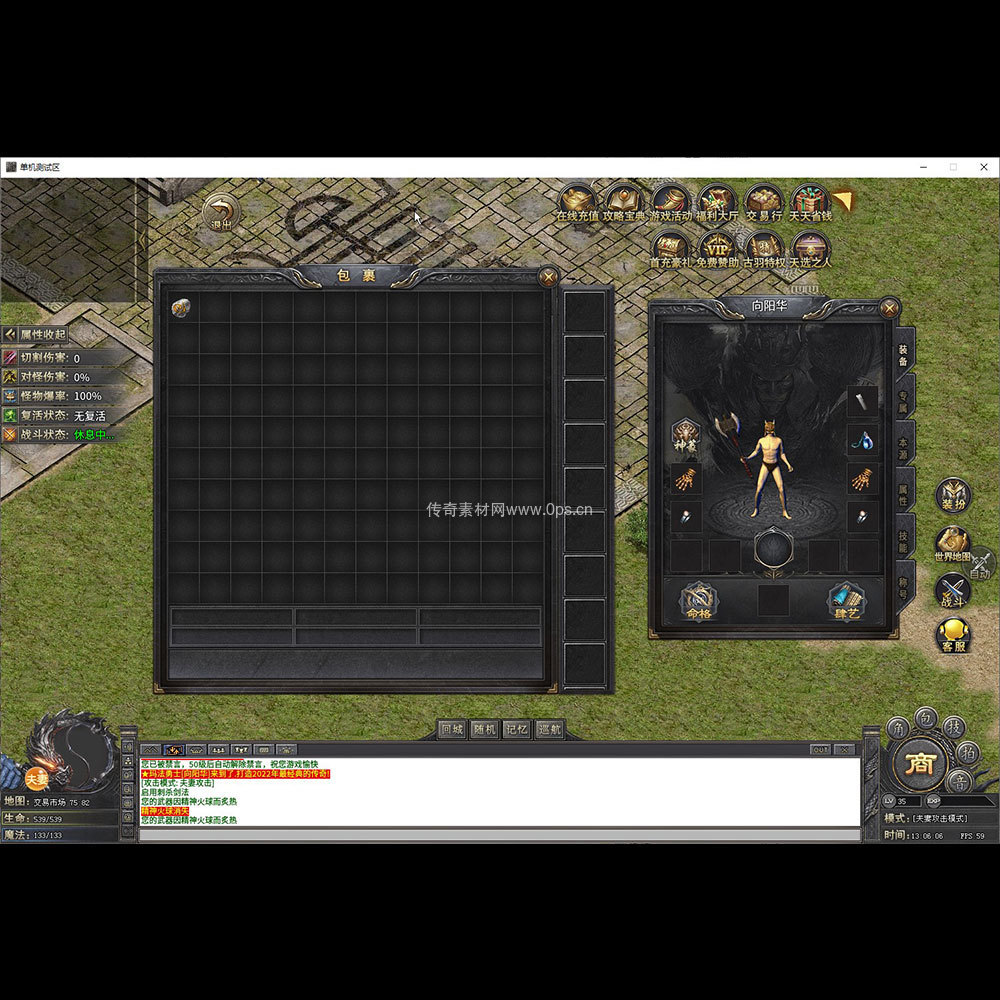Select the blue necklace equipment slot
The image size is (1000, 1000).
pyautogui.click(x=862, y=439)
